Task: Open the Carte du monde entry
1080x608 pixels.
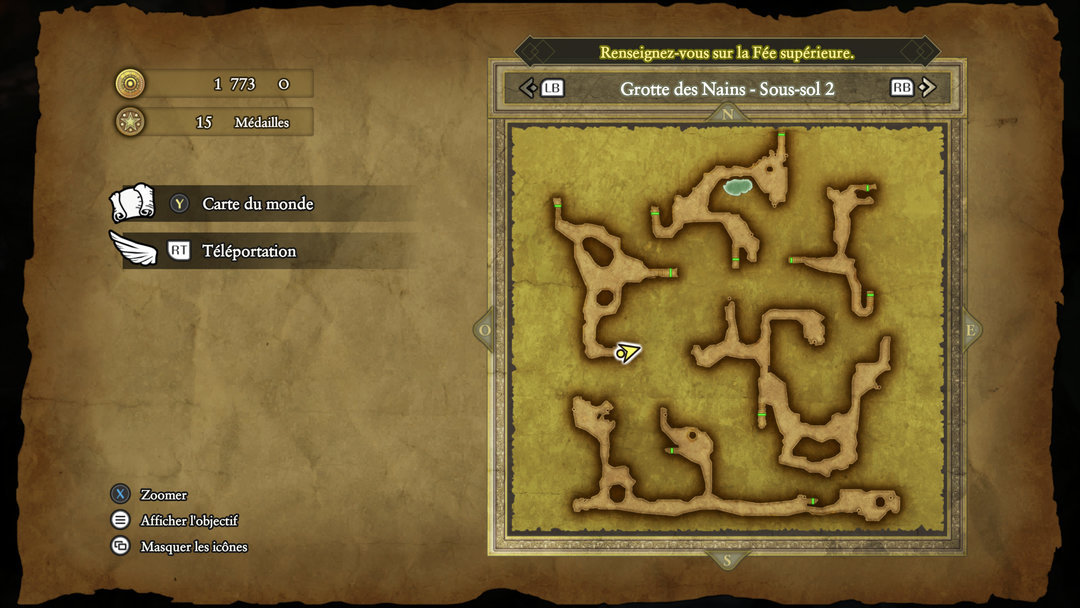Action: pos(257,204)
